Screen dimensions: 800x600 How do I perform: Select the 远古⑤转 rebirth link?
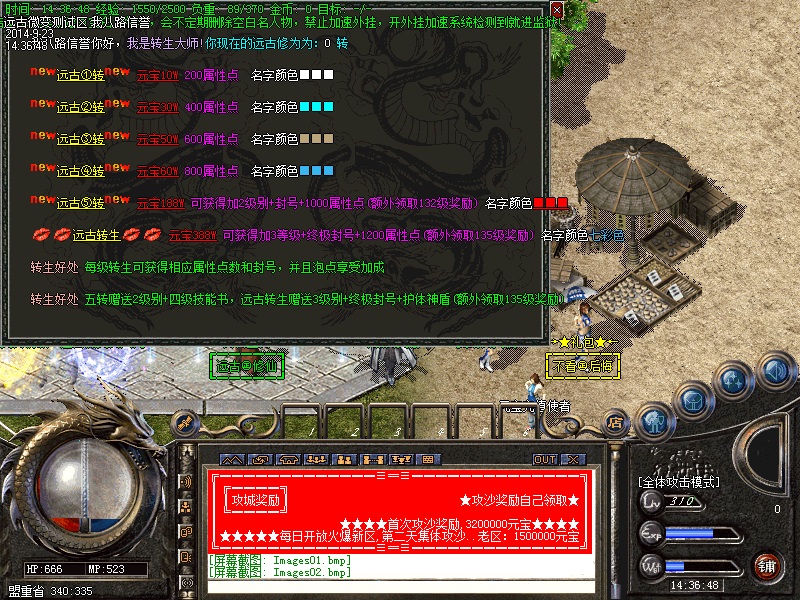81,203
